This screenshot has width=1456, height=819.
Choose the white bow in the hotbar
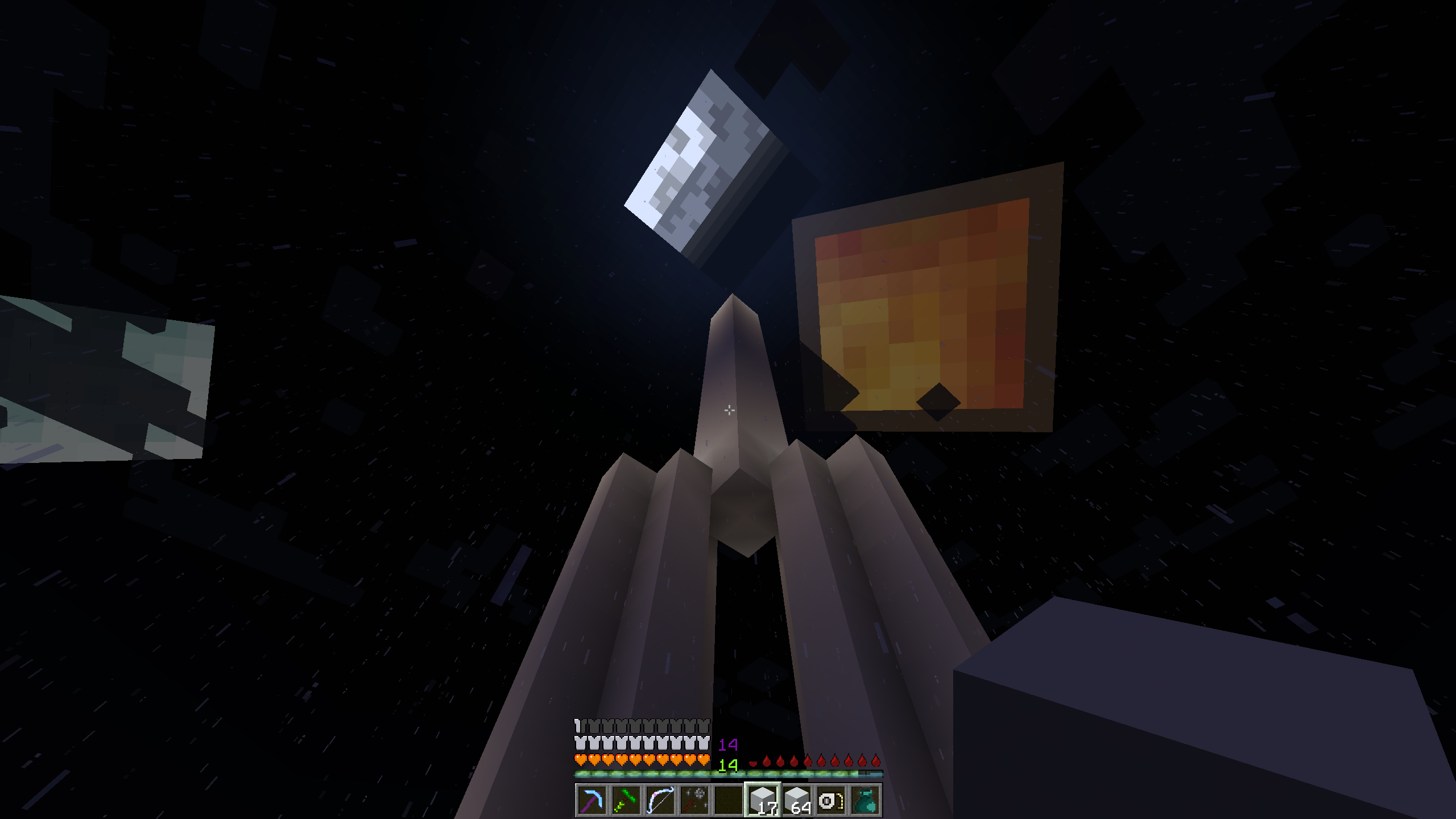(660, 801)
